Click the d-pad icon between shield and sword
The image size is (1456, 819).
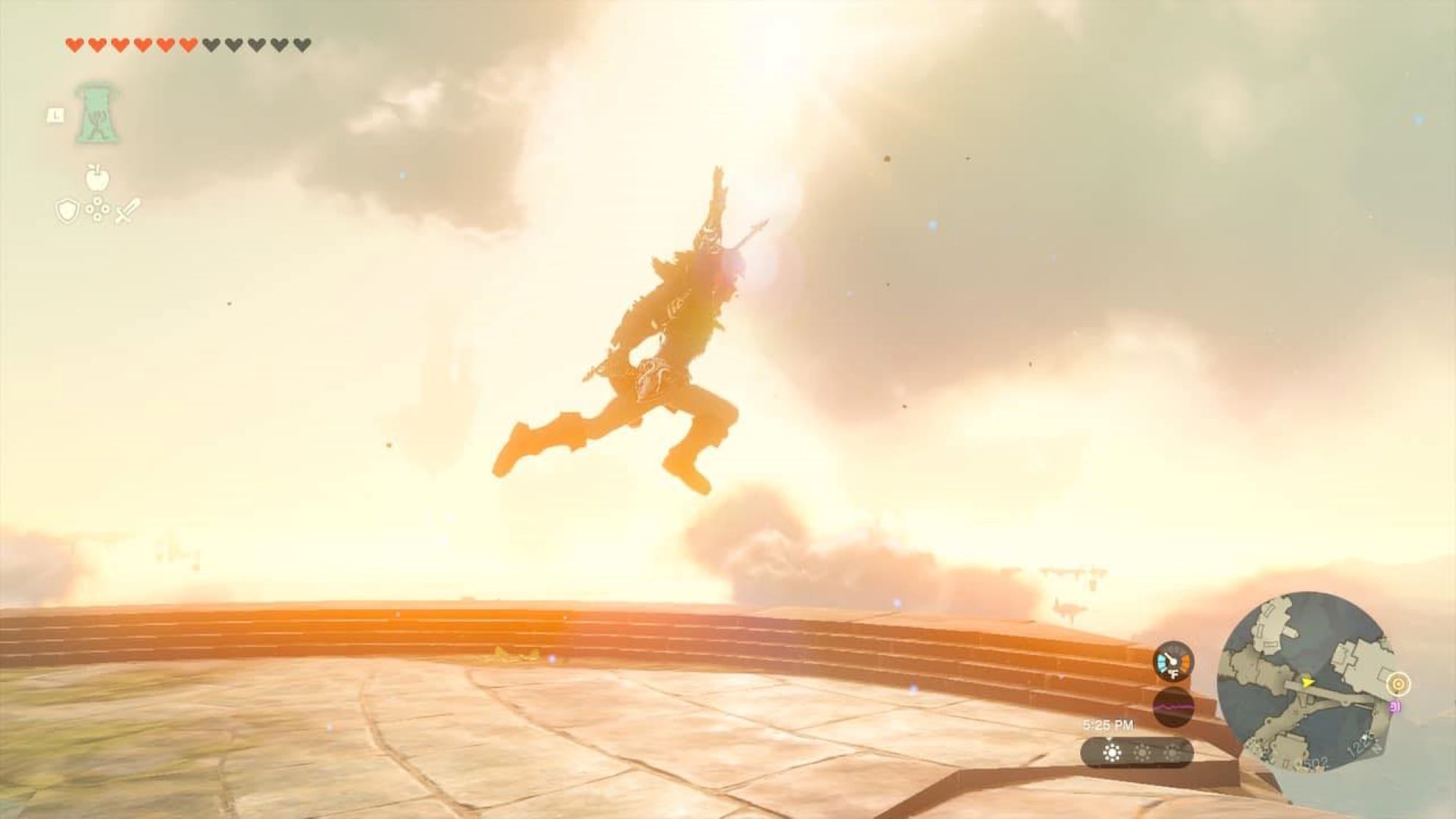click(x=97, y=210)
